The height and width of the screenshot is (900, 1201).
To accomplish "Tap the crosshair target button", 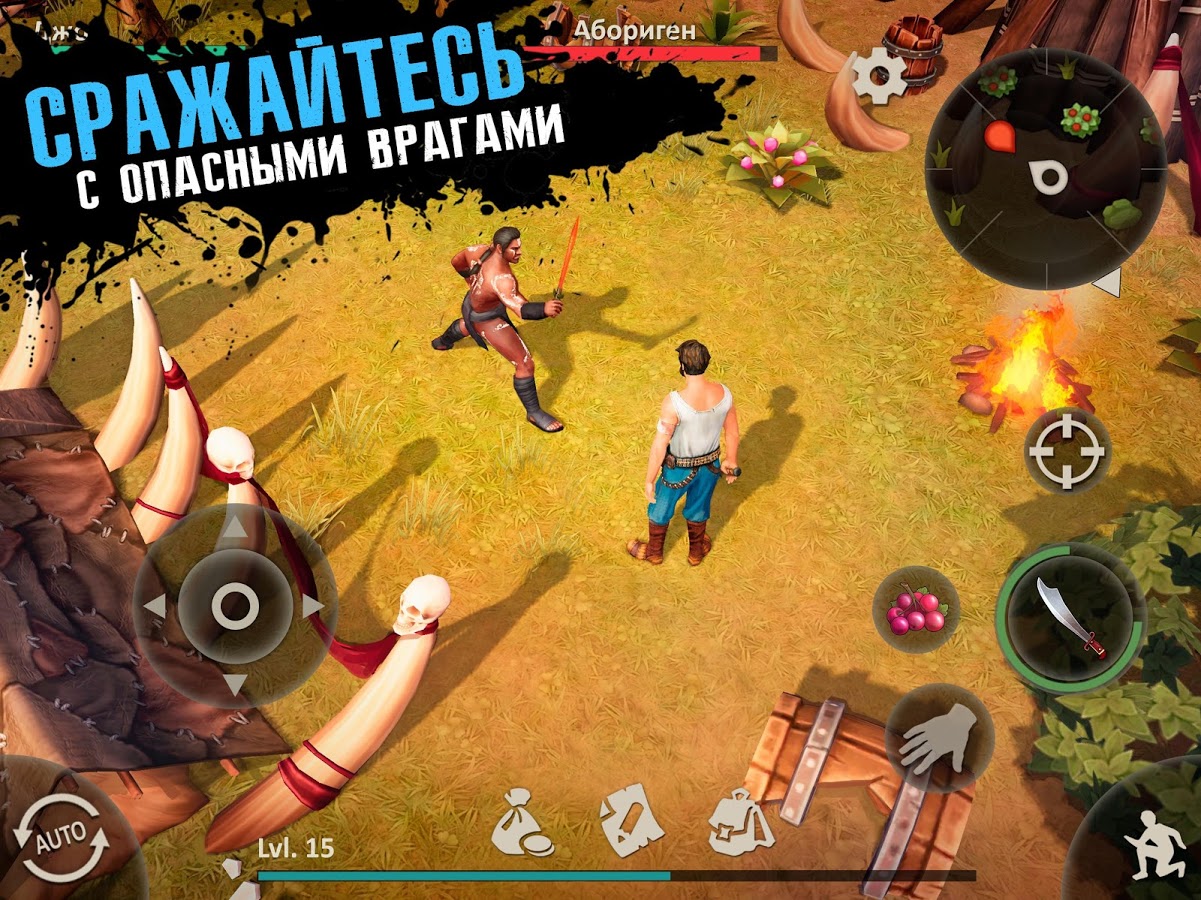I will point(1067,450).
